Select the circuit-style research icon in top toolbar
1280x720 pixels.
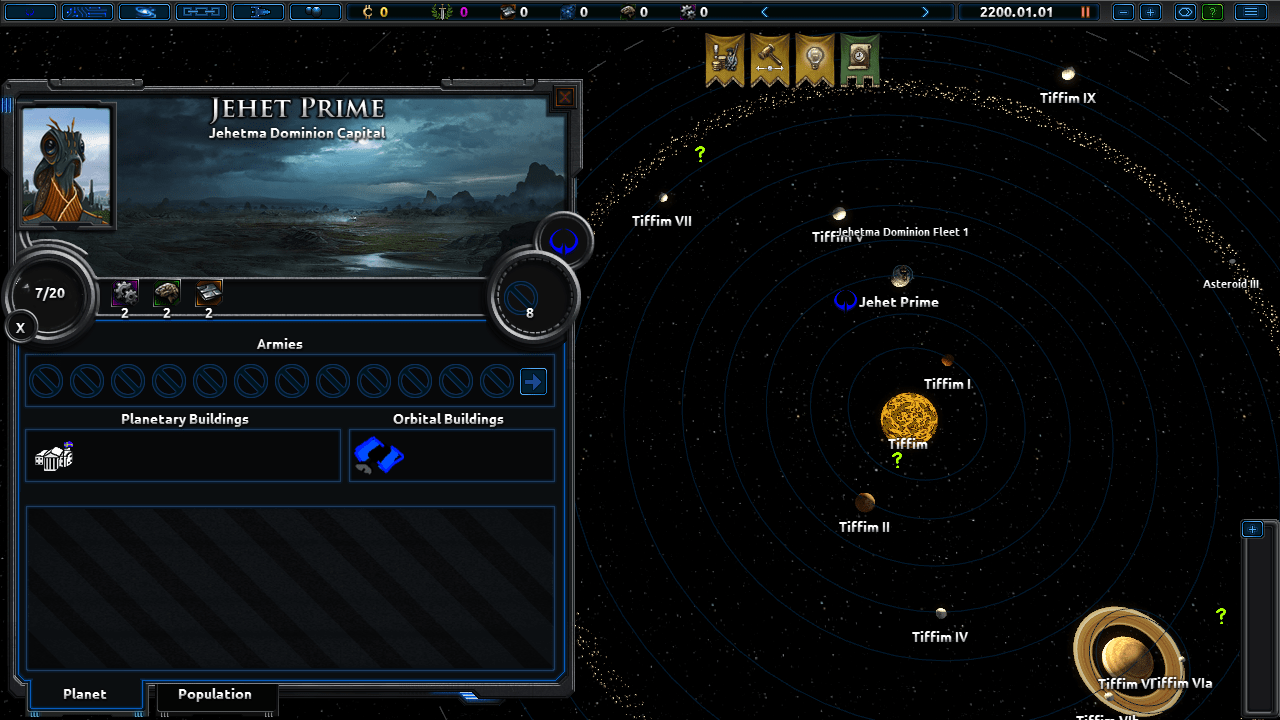[x=86, y=11]
